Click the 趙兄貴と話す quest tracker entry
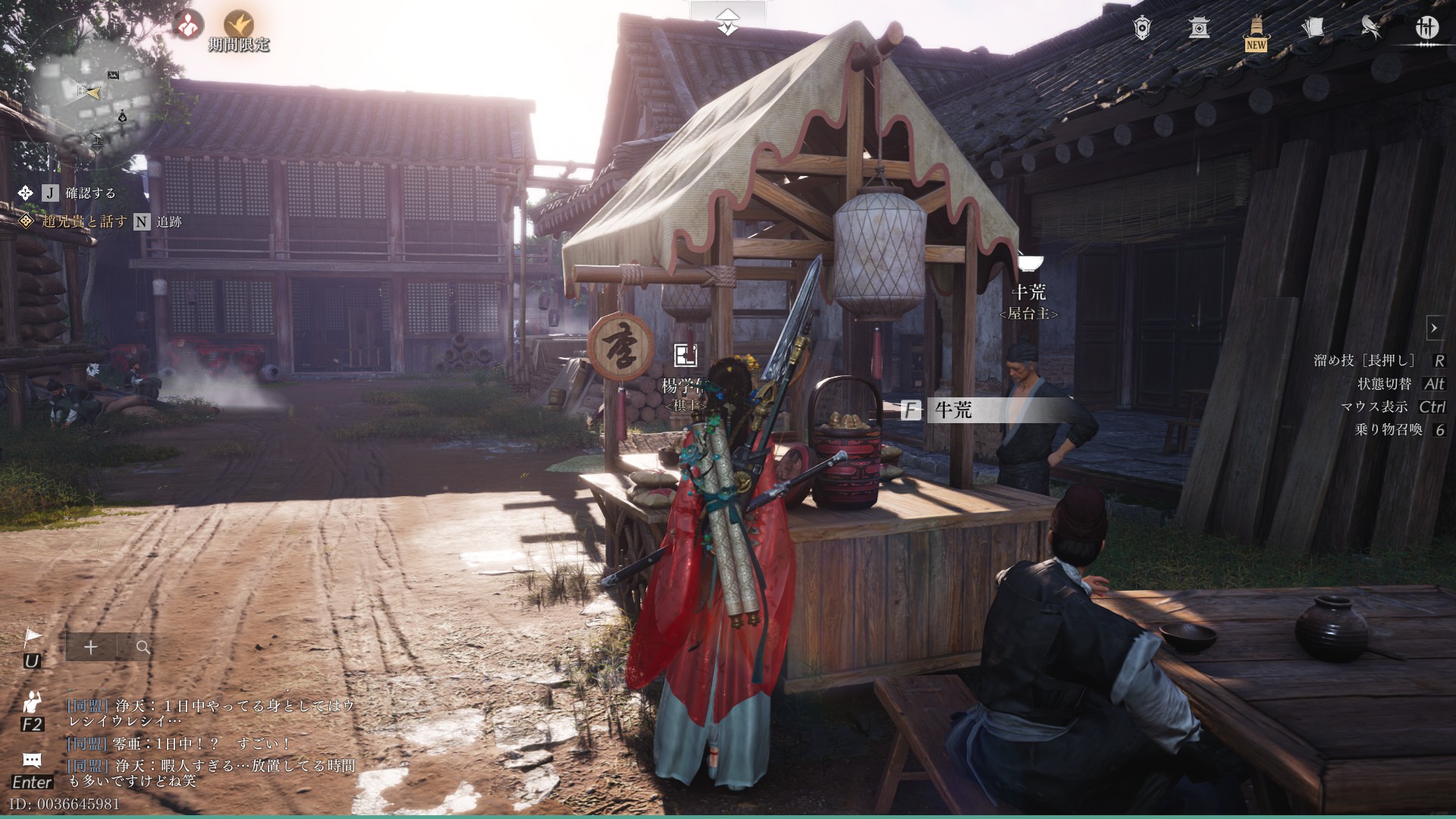 click(x=84, y=221)
